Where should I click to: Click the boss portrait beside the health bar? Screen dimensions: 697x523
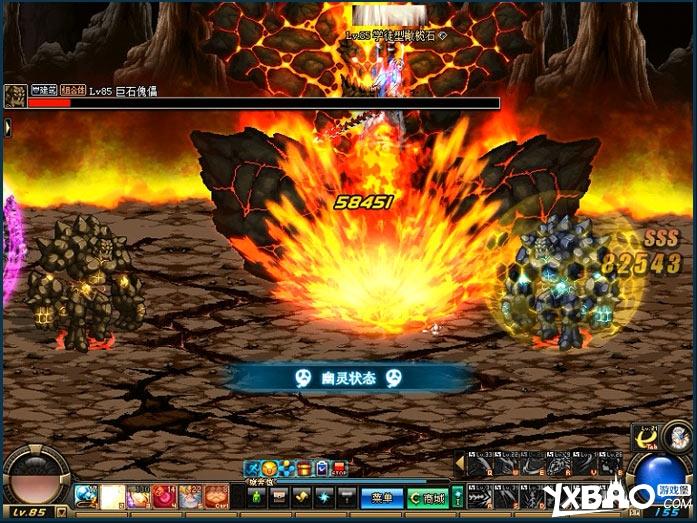14,96
